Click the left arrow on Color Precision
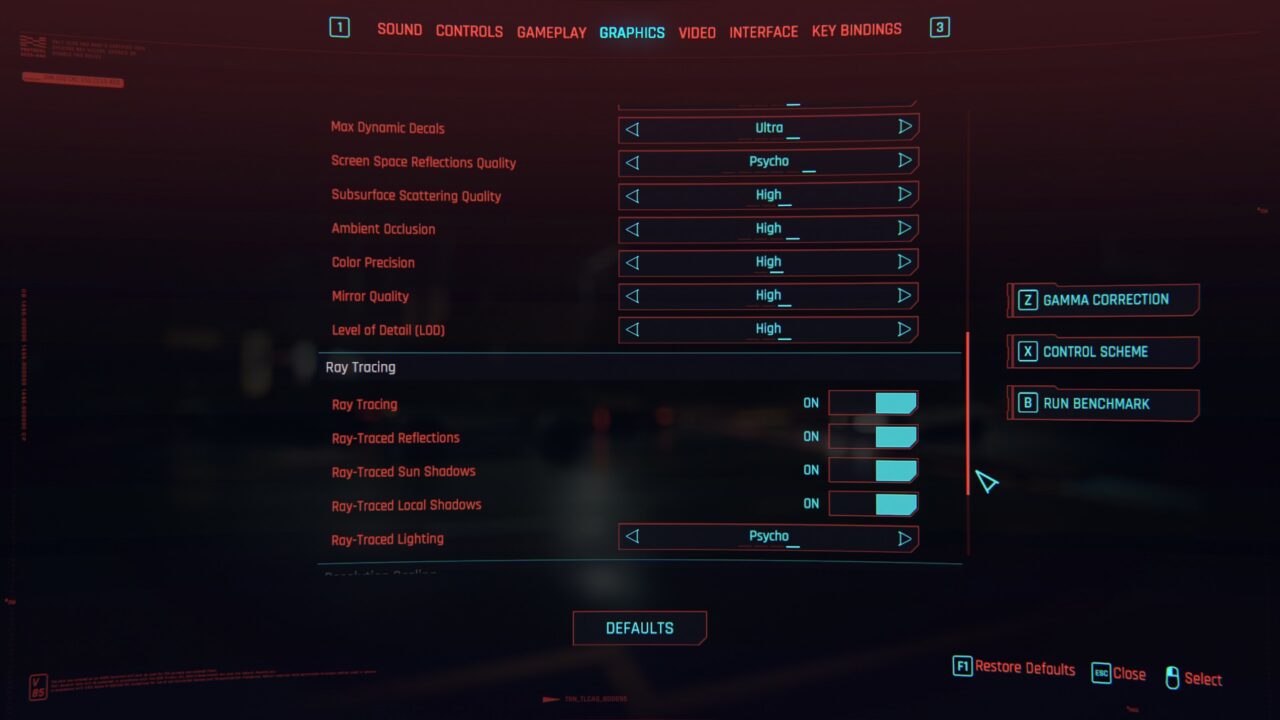 (x=632, y=262)
